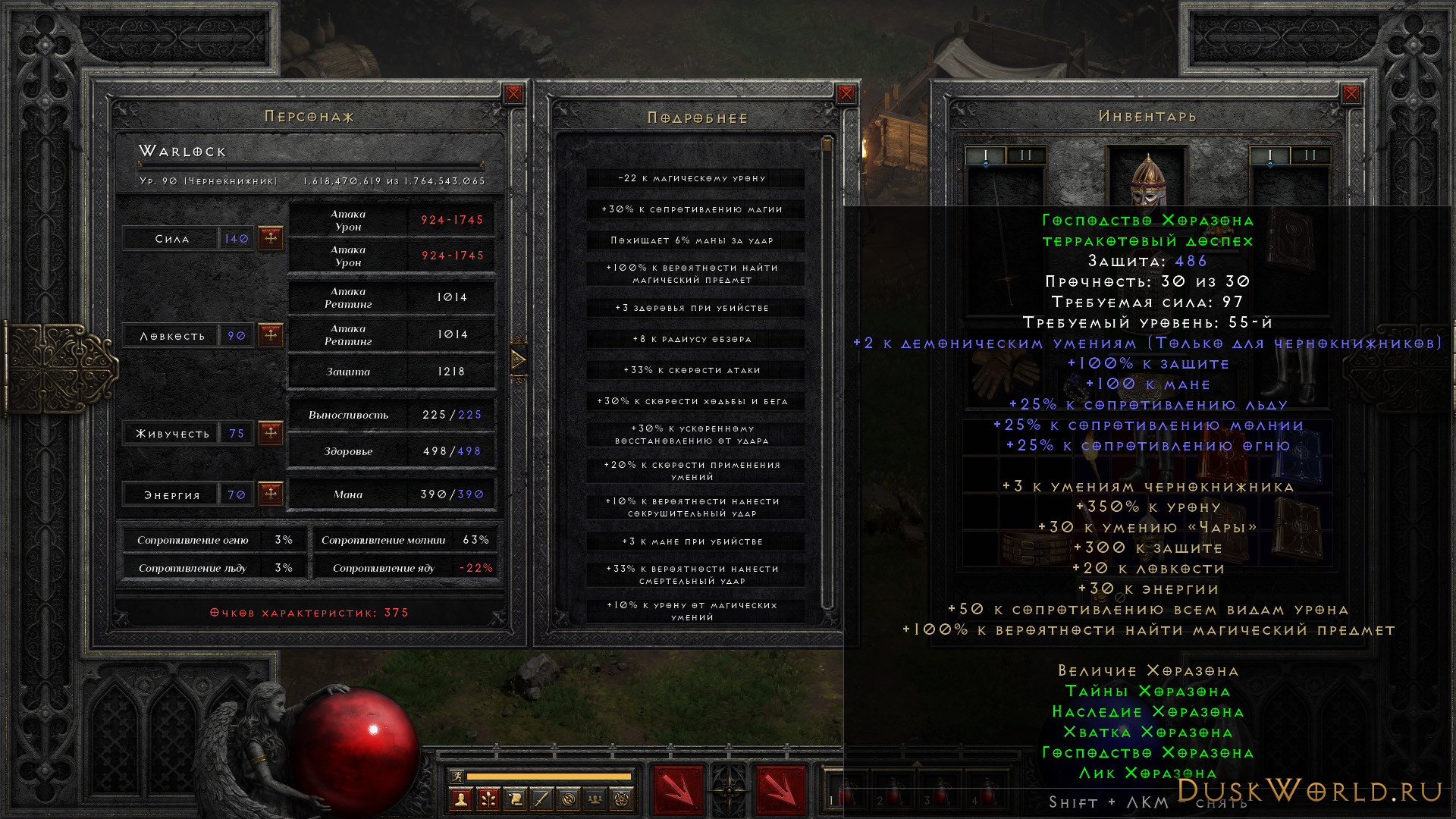Switch left weapon slot to set II

click(1026, 155)
